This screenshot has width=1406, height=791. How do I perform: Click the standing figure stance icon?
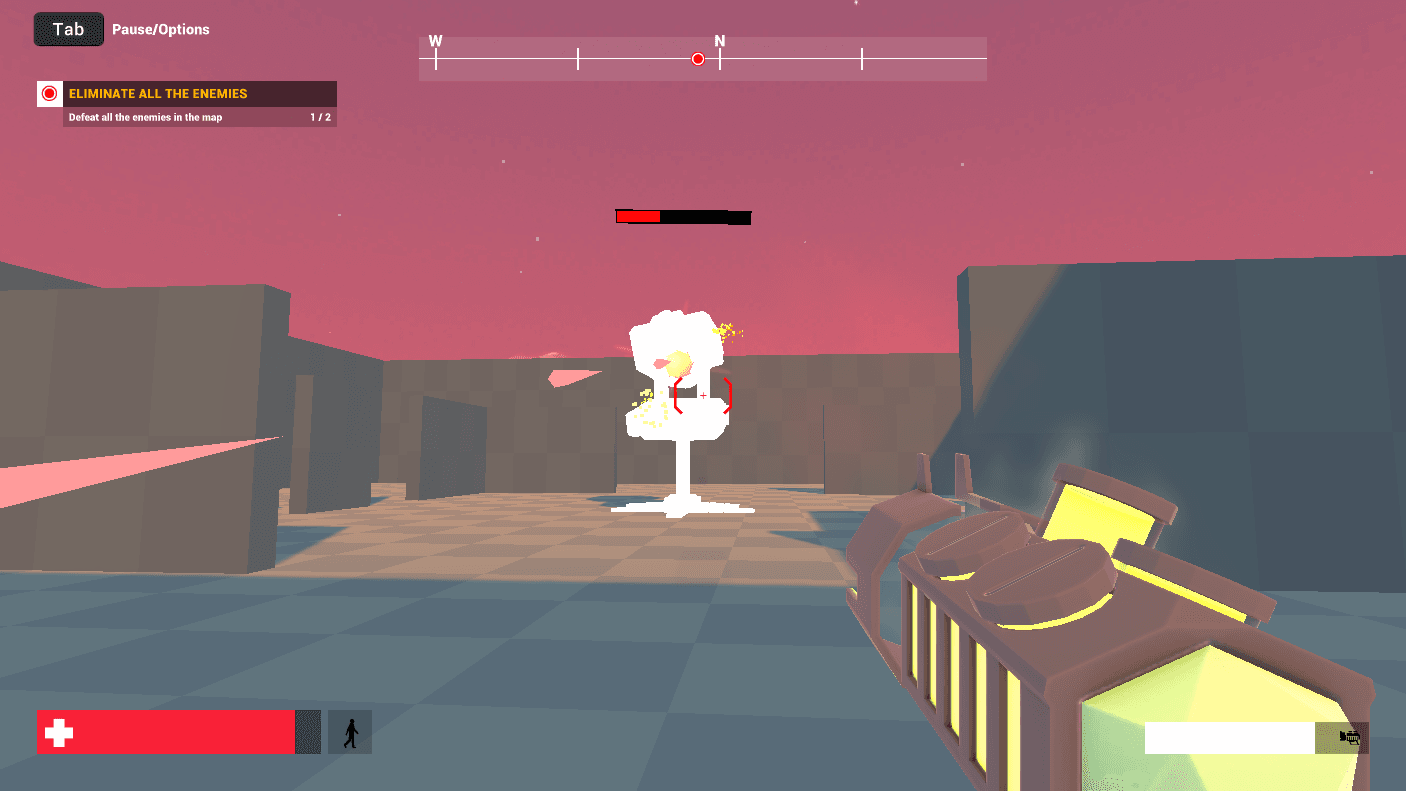(350, 732)
